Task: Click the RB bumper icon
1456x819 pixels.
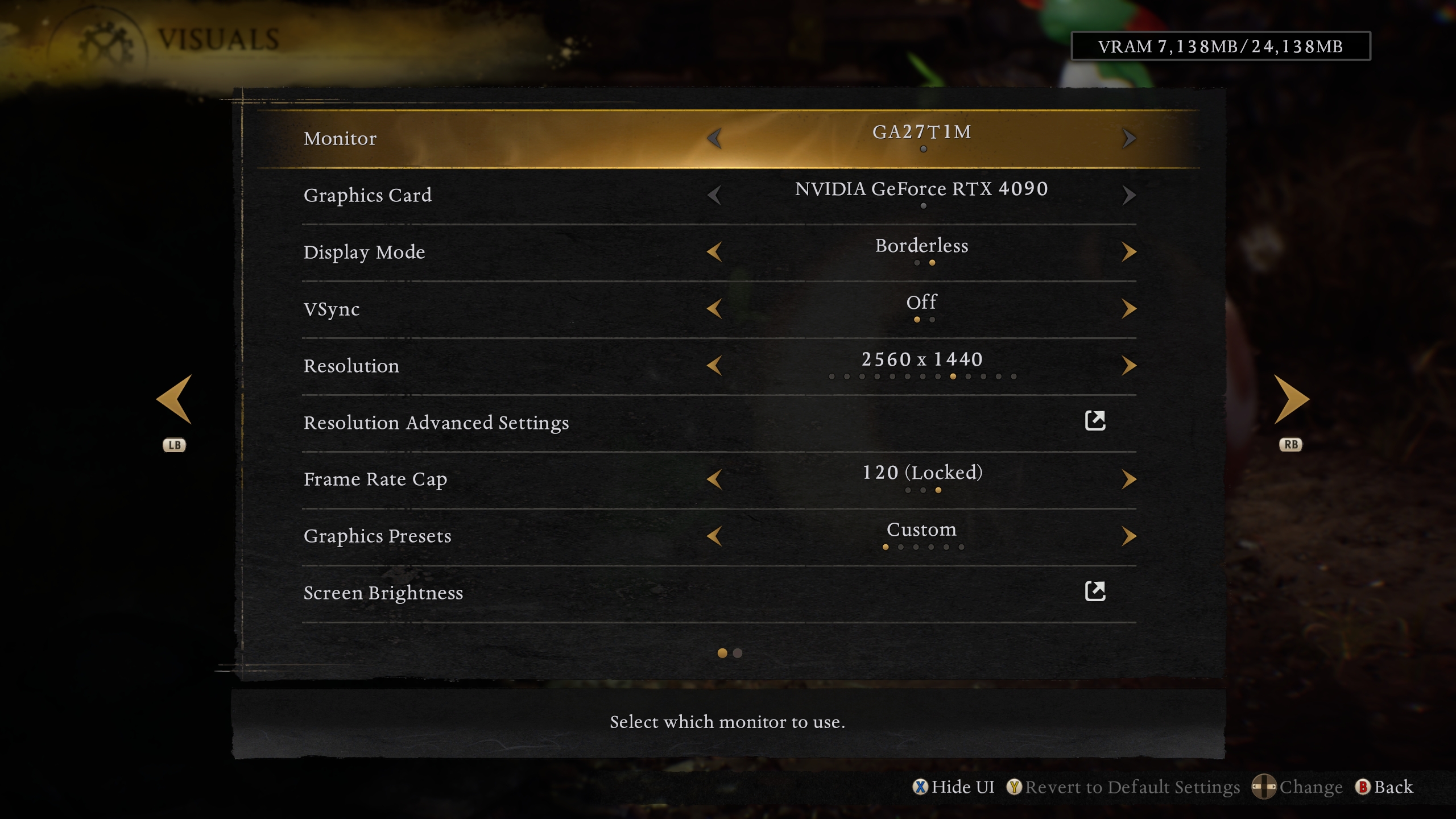Action: point(1289,445)
